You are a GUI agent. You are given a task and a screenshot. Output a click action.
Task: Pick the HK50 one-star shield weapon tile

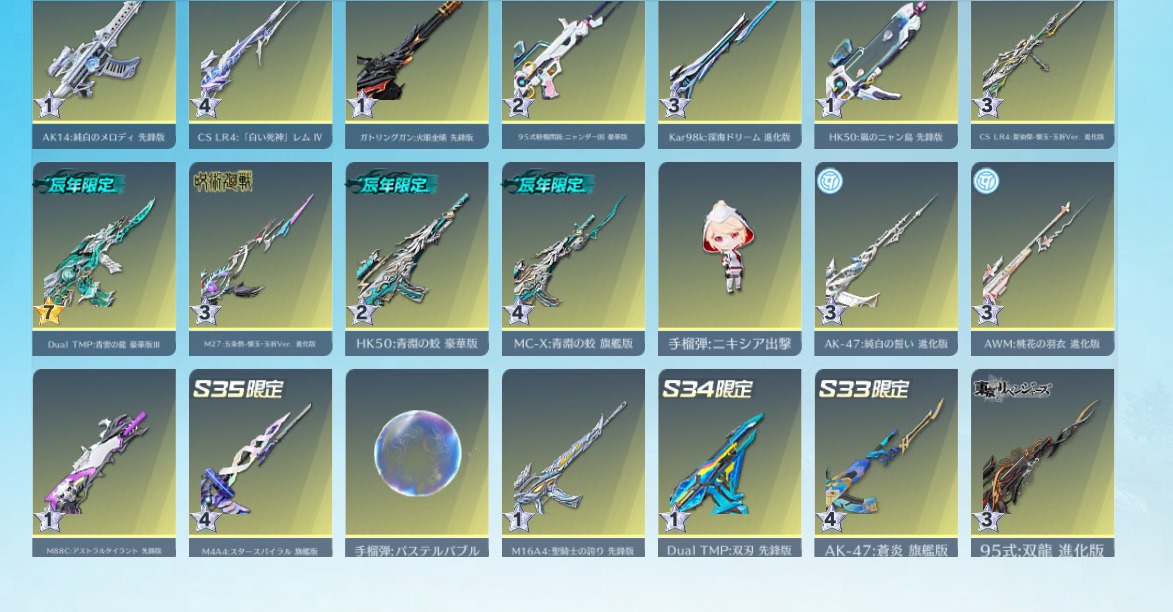point(886,70)
